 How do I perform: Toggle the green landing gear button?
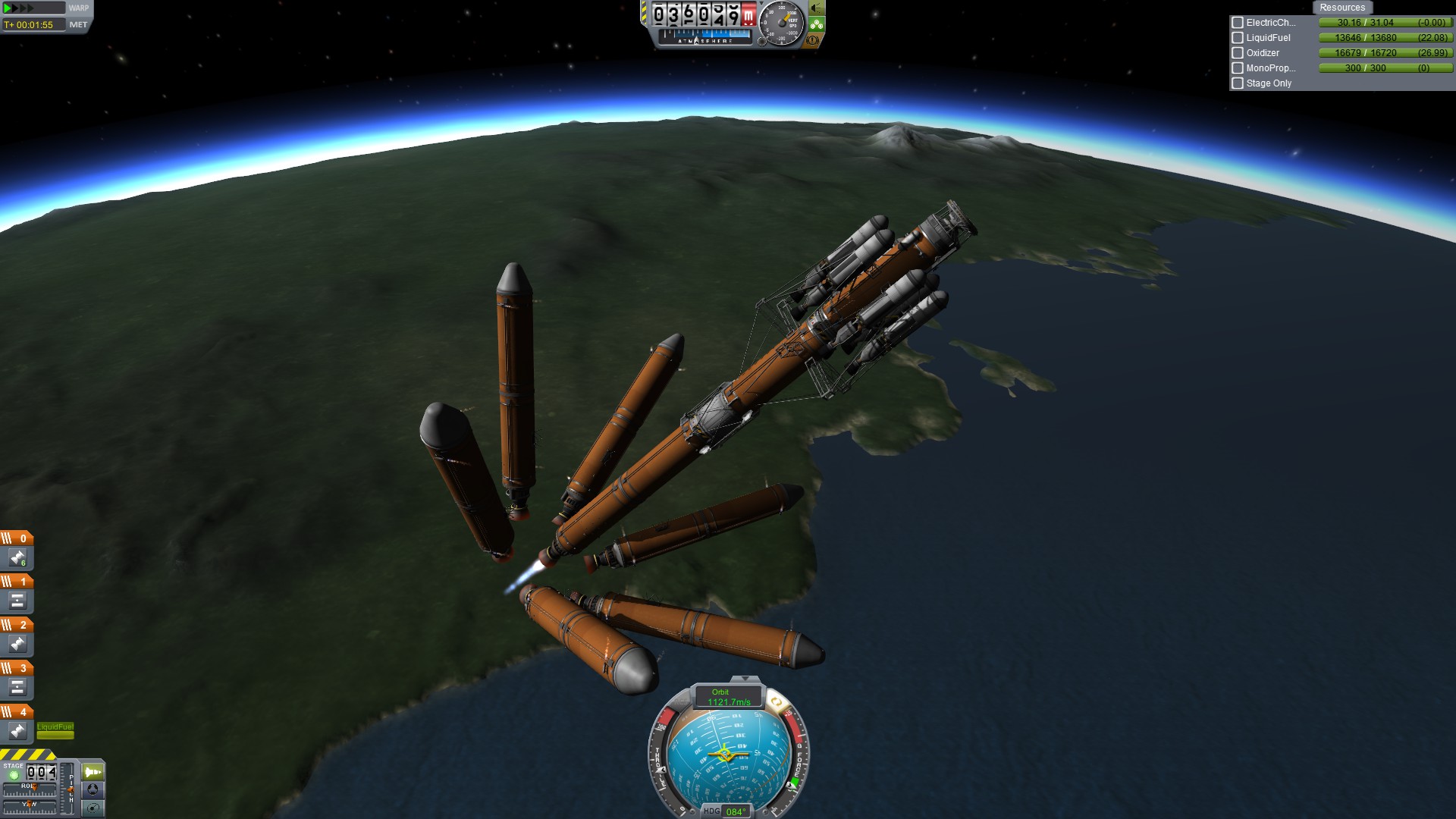tap(816, 24)
